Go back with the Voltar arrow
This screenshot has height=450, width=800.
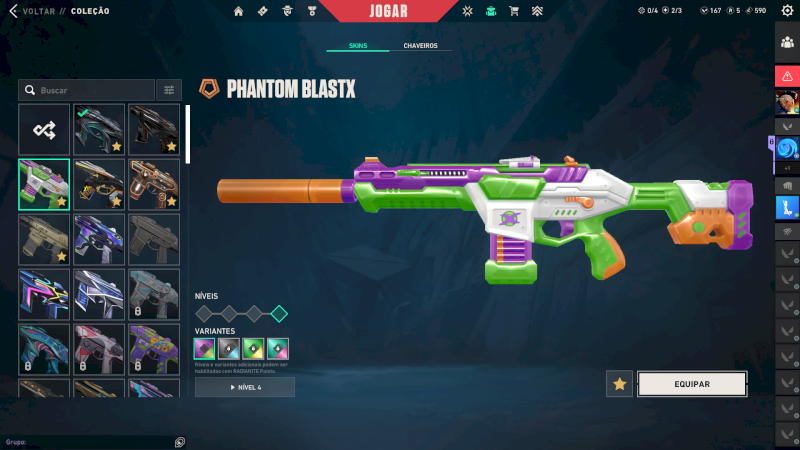click(x=12, y=11)
